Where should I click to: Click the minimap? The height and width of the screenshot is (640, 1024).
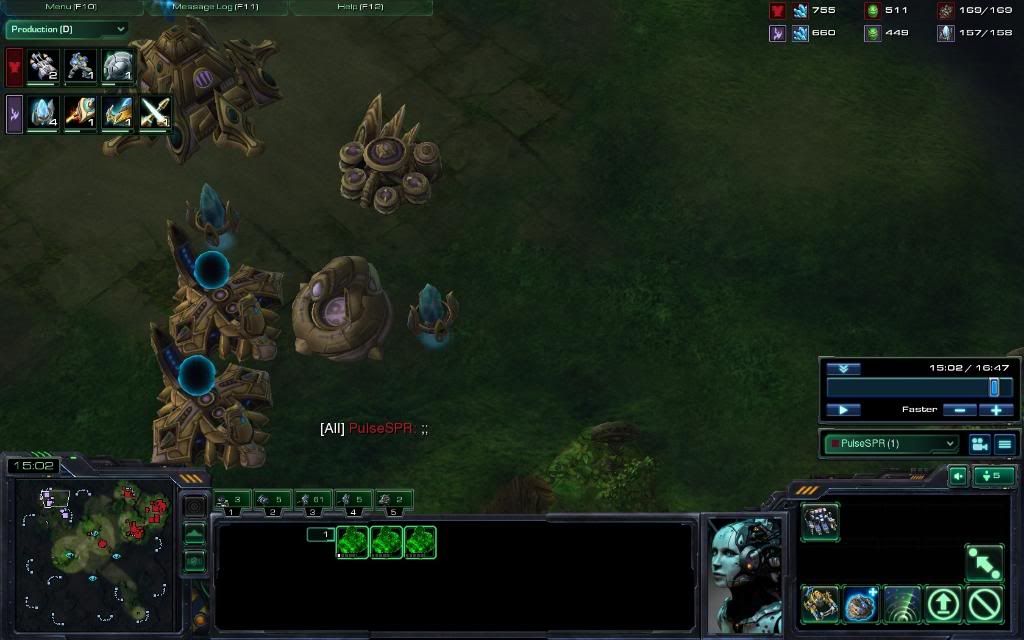92,547
